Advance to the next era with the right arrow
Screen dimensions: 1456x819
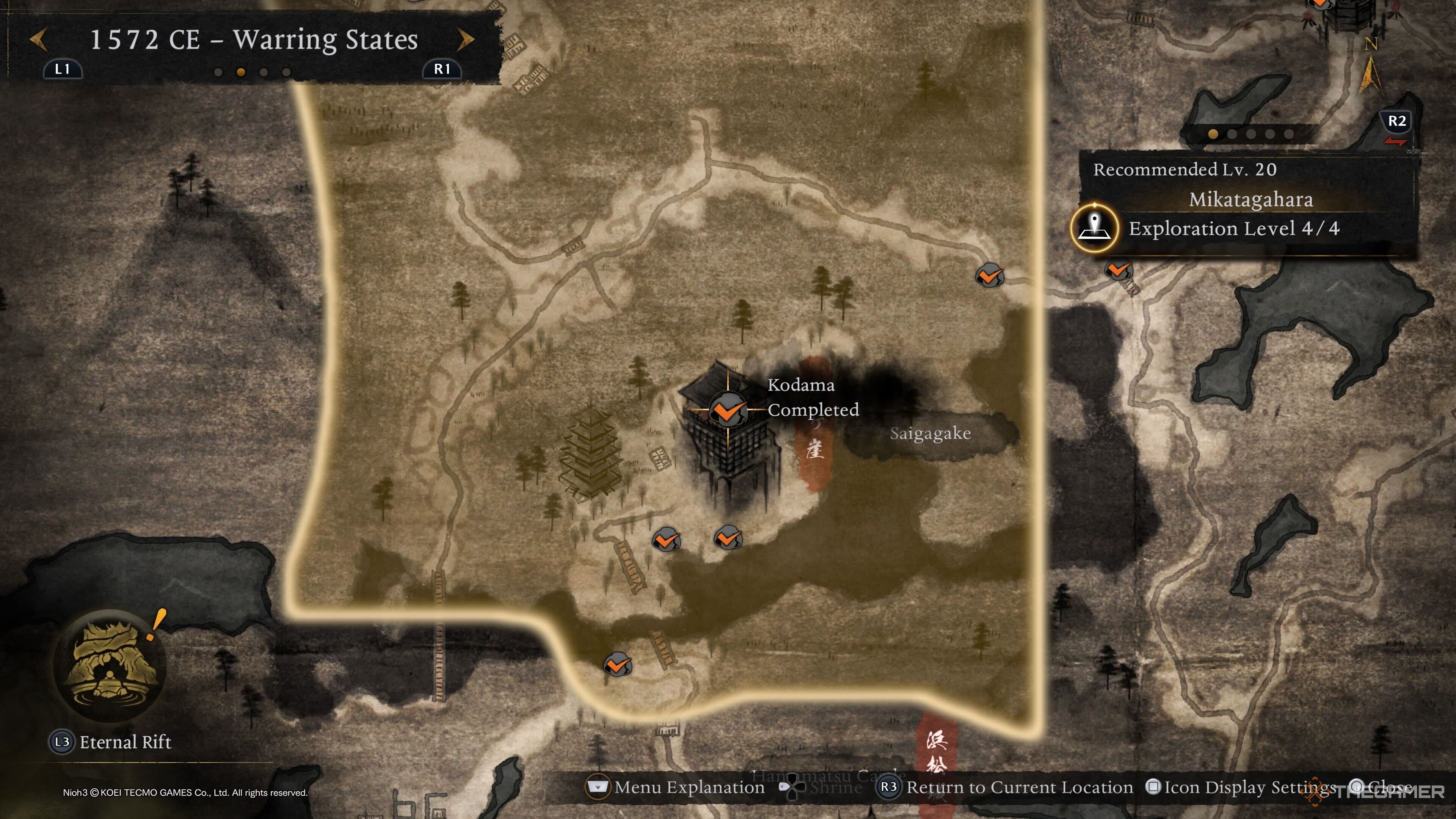coord(465,39)
